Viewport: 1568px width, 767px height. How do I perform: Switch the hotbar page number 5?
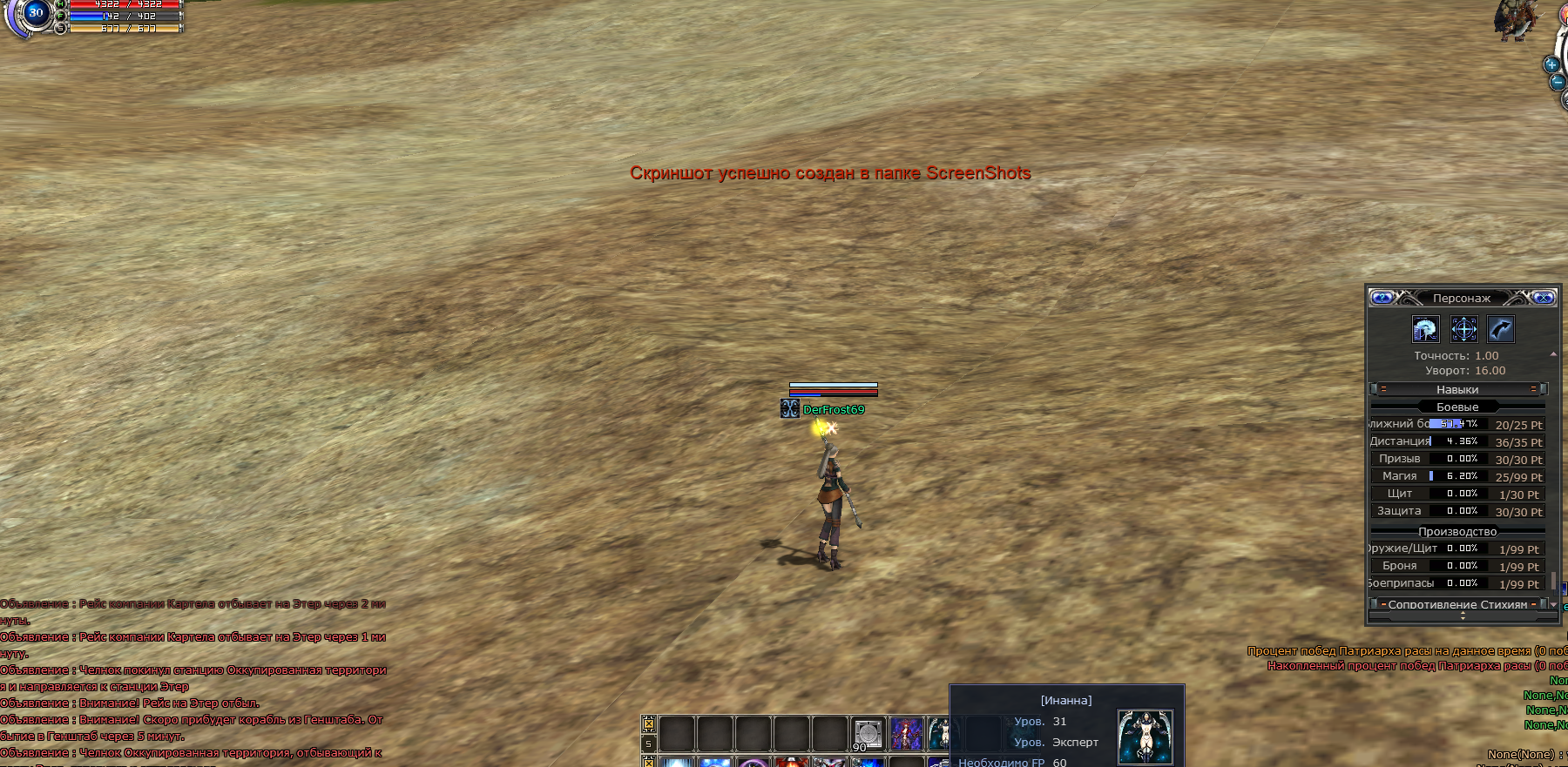click(x=648, y=743)
